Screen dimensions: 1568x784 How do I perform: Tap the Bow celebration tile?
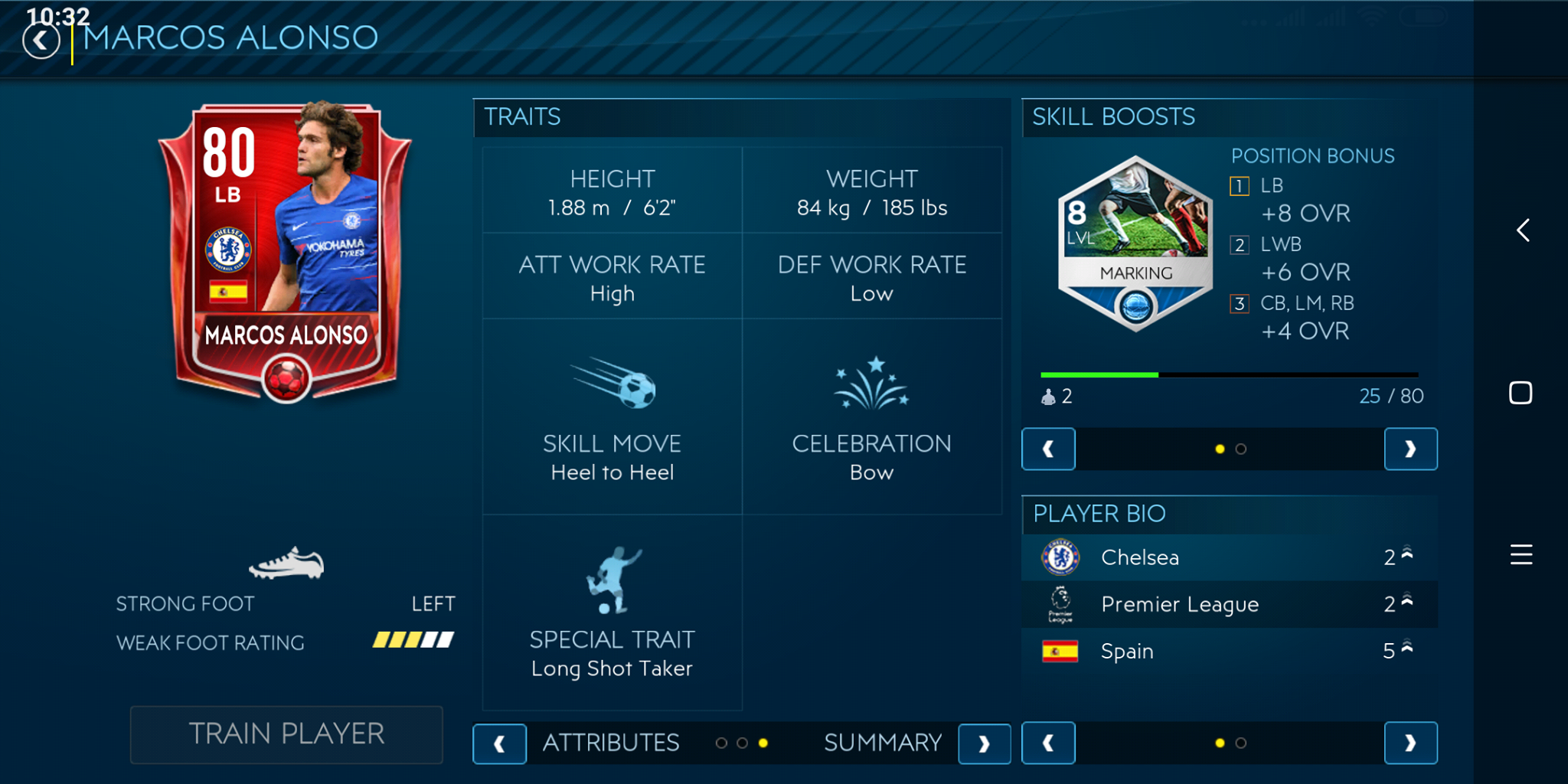pos(871,417)
